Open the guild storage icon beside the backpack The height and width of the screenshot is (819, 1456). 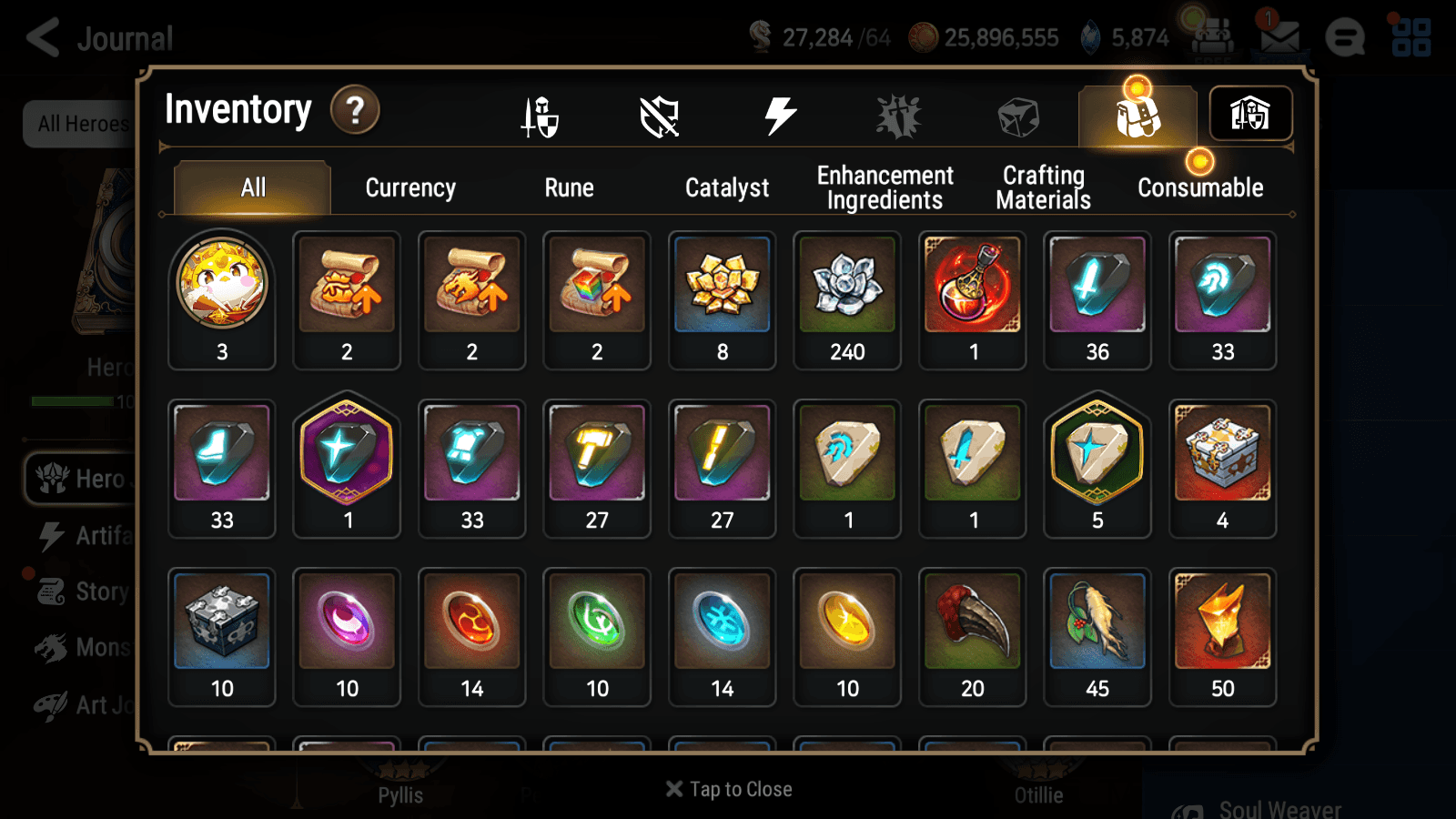1250,113
